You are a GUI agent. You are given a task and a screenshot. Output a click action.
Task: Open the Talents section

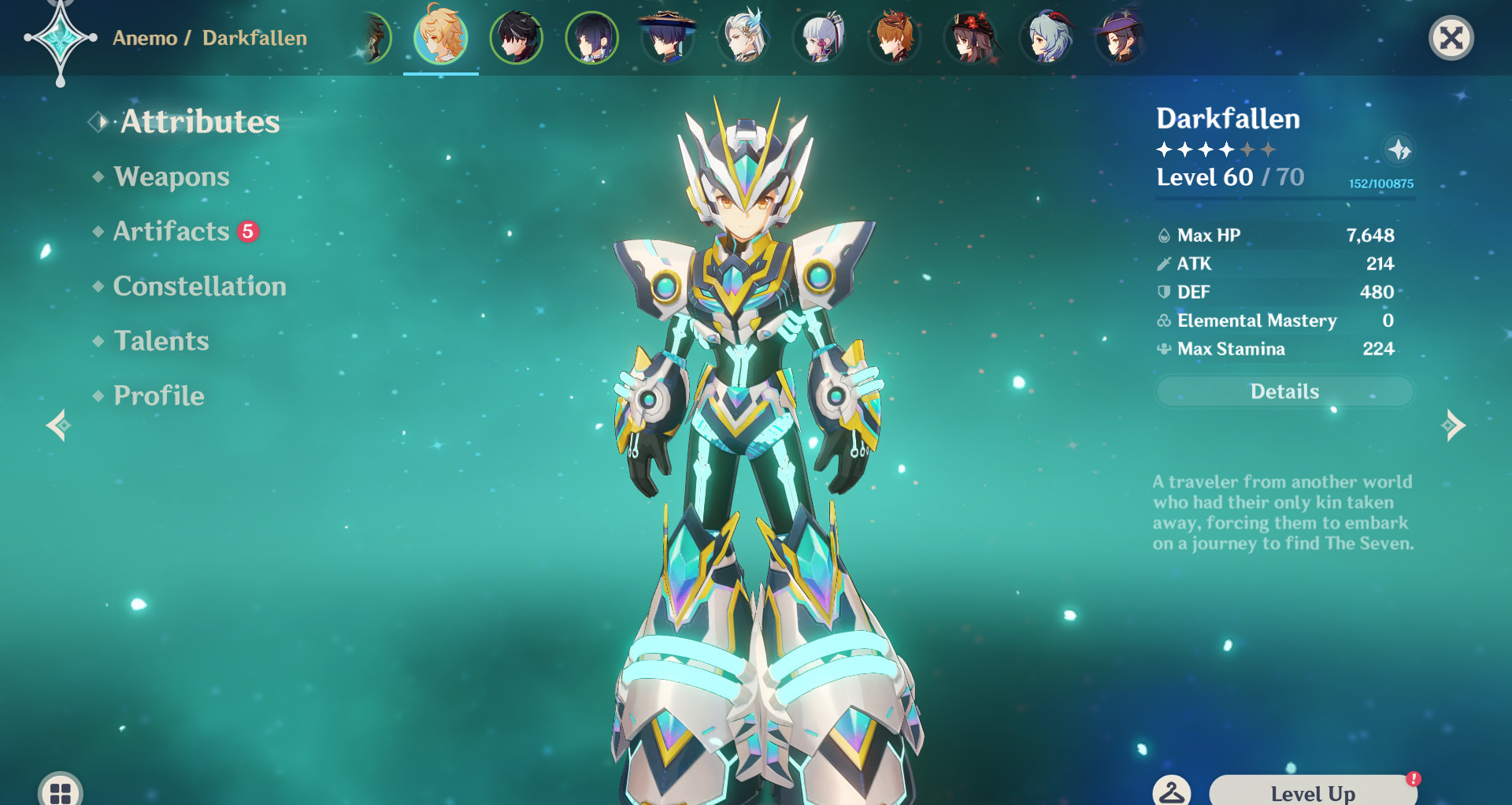tap(161, 341)
